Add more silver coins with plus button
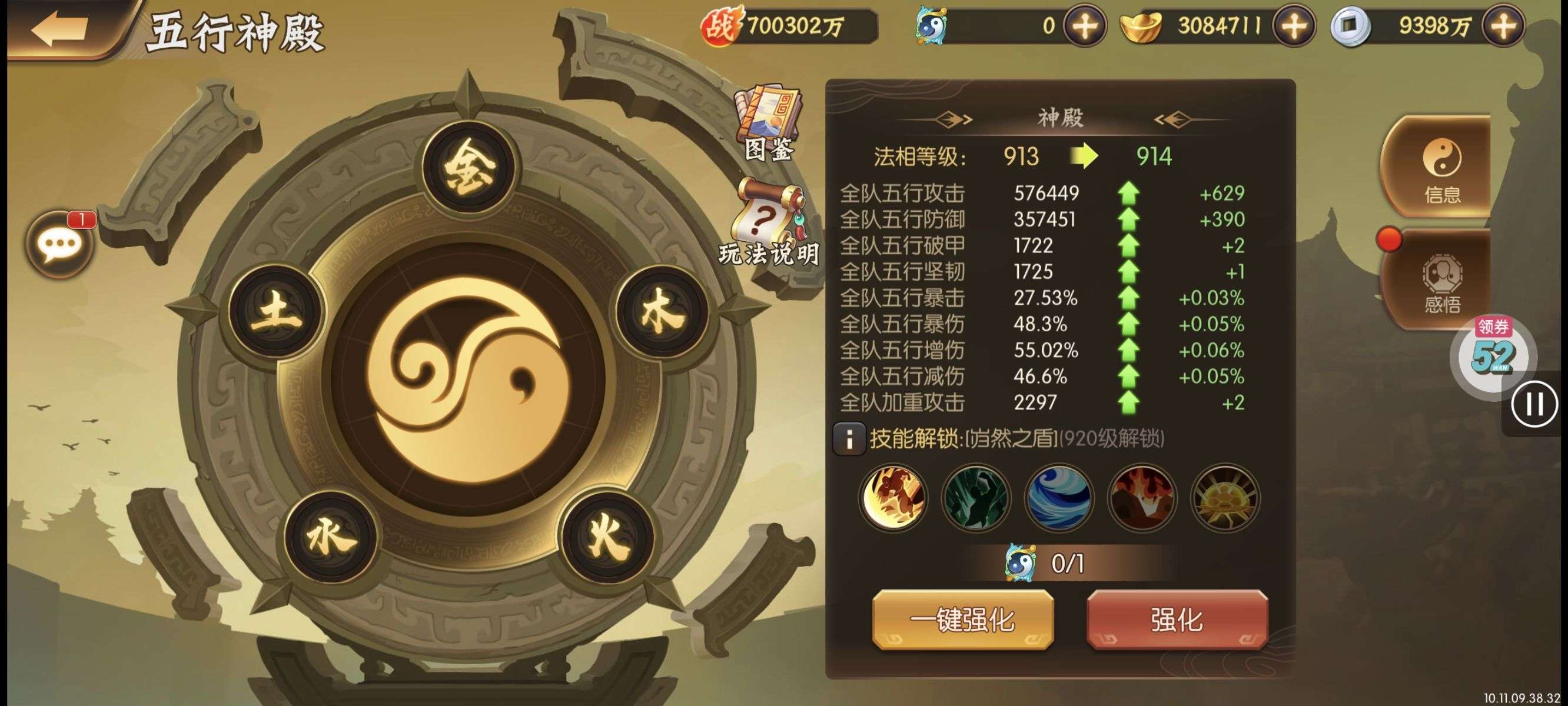Viewport: 1568px width, 706px height. 1503,26
